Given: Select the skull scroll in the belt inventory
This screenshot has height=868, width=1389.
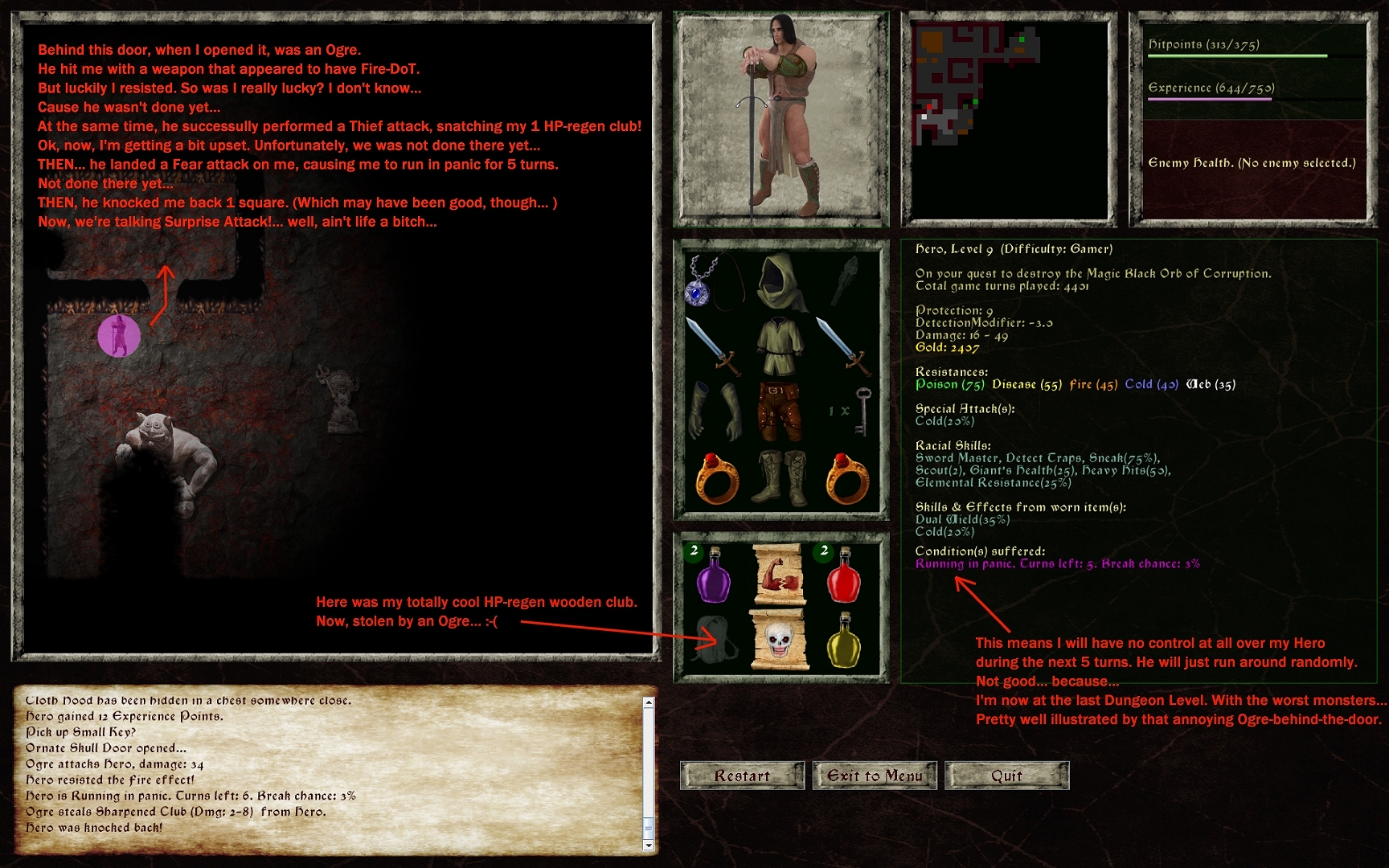Looking at the screenshot, I should [780, 639].
